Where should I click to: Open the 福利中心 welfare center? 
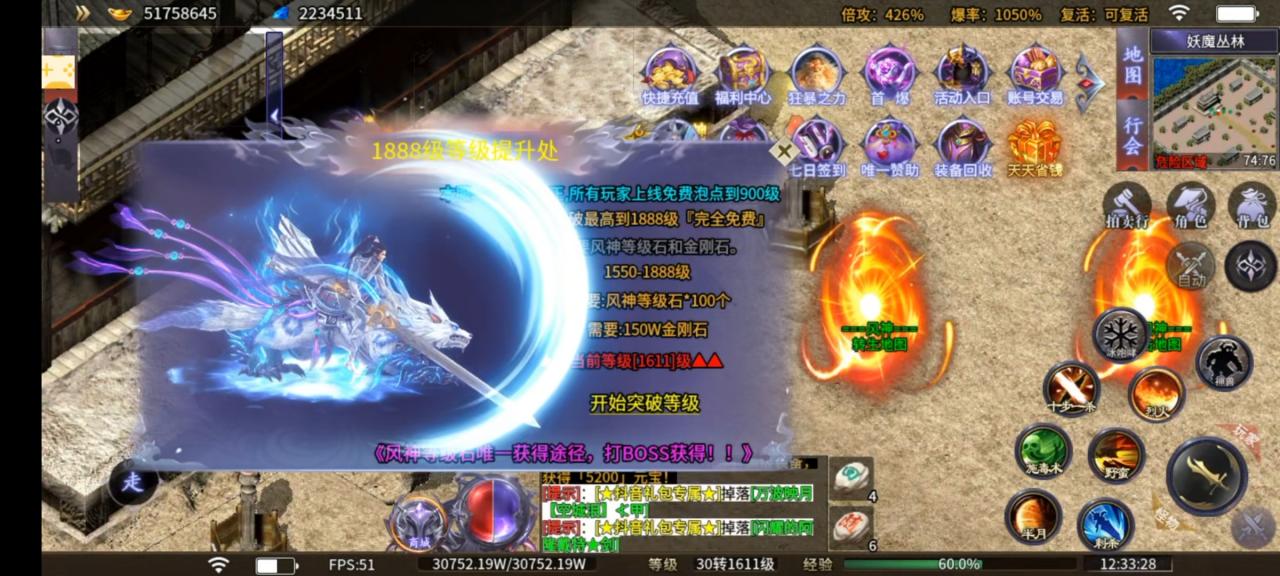[744, 73]
